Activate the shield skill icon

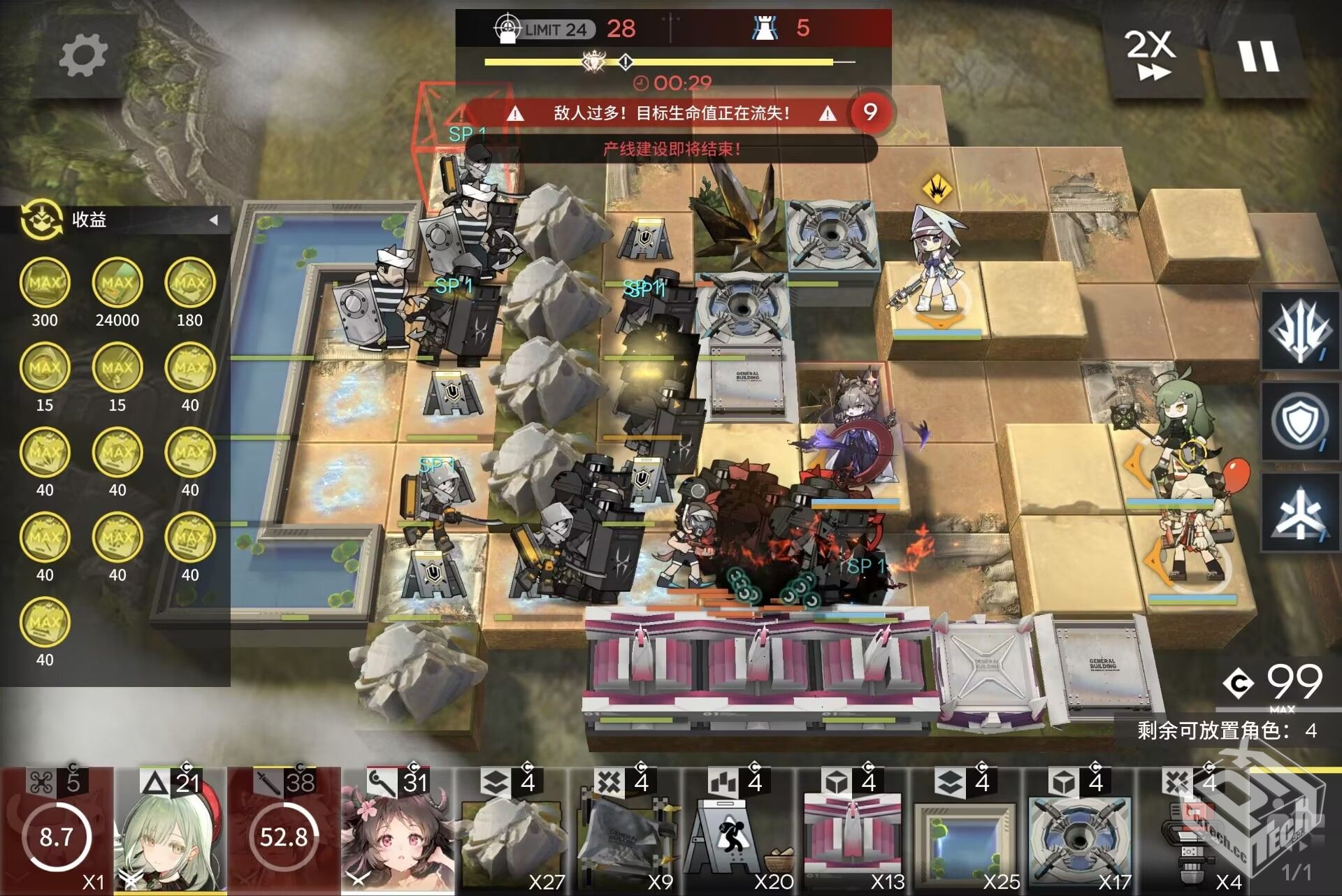(1299, 421)
